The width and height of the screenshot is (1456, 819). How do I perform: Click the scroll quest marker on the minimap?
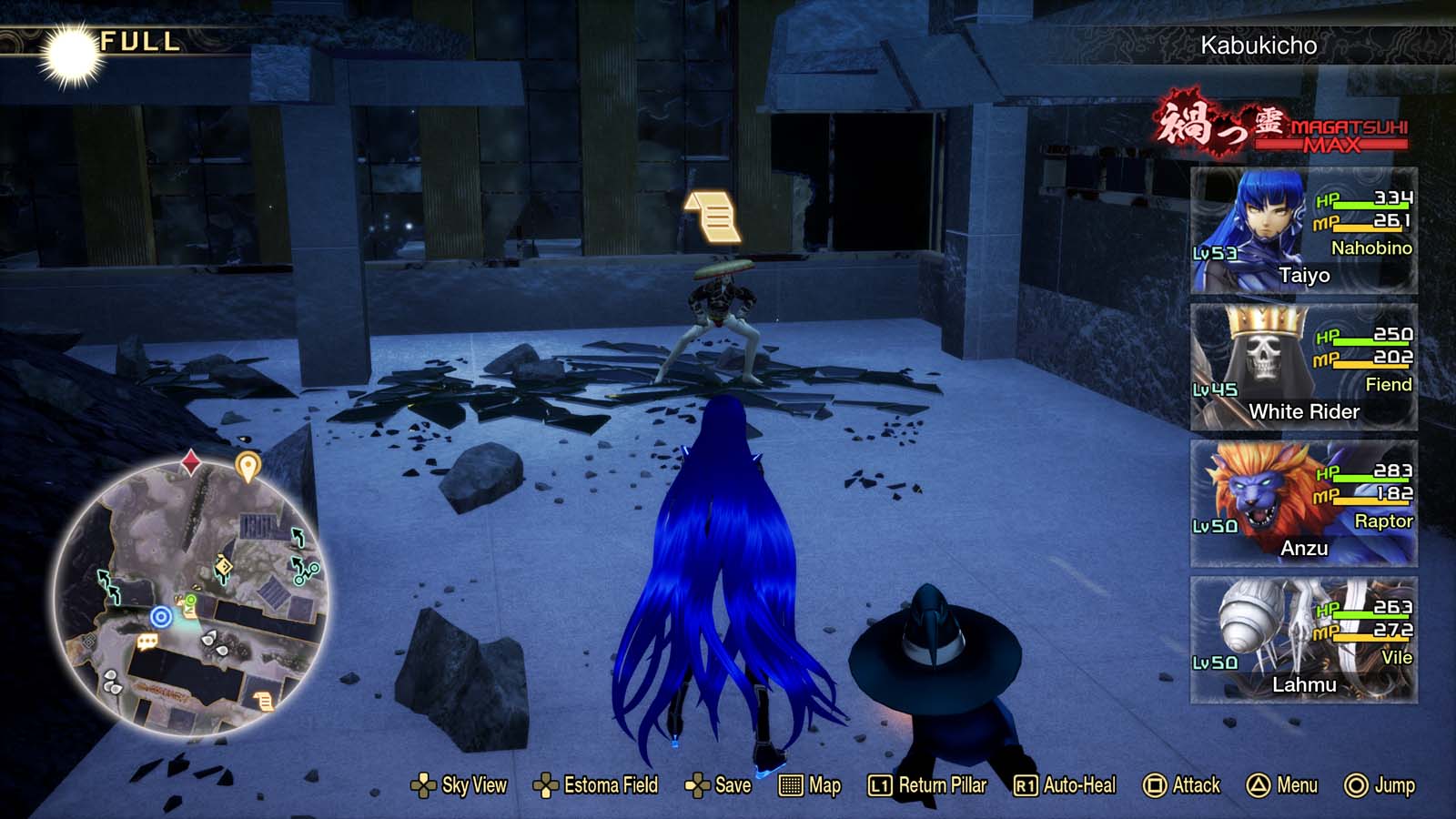265,703
